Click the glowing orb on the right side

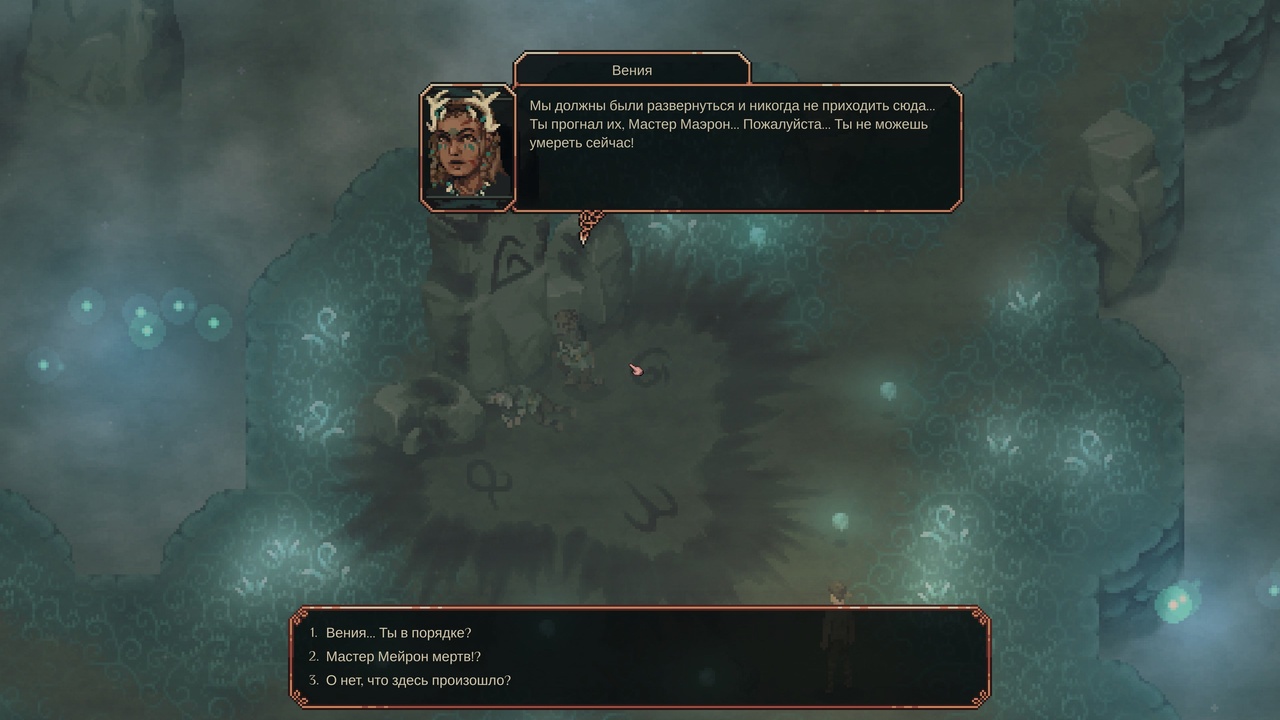(x=886, y=390)
